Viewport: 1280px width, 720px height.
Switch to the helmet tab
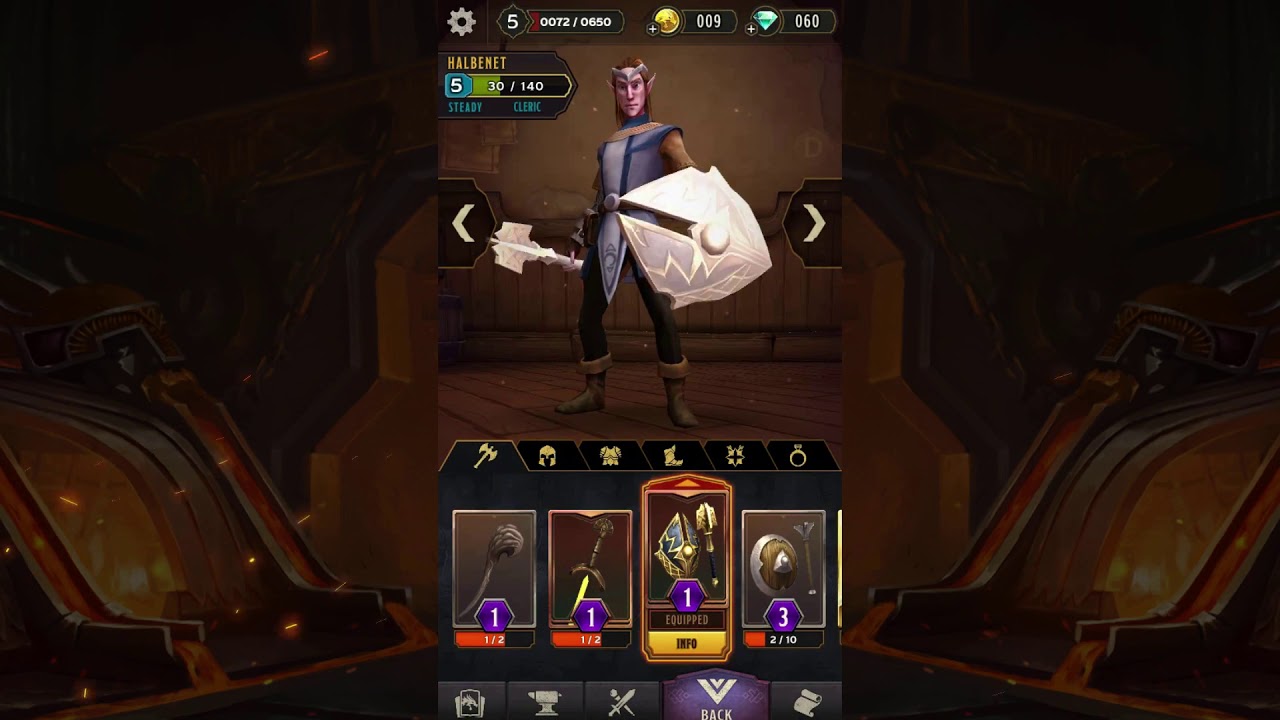click(547, 457)
